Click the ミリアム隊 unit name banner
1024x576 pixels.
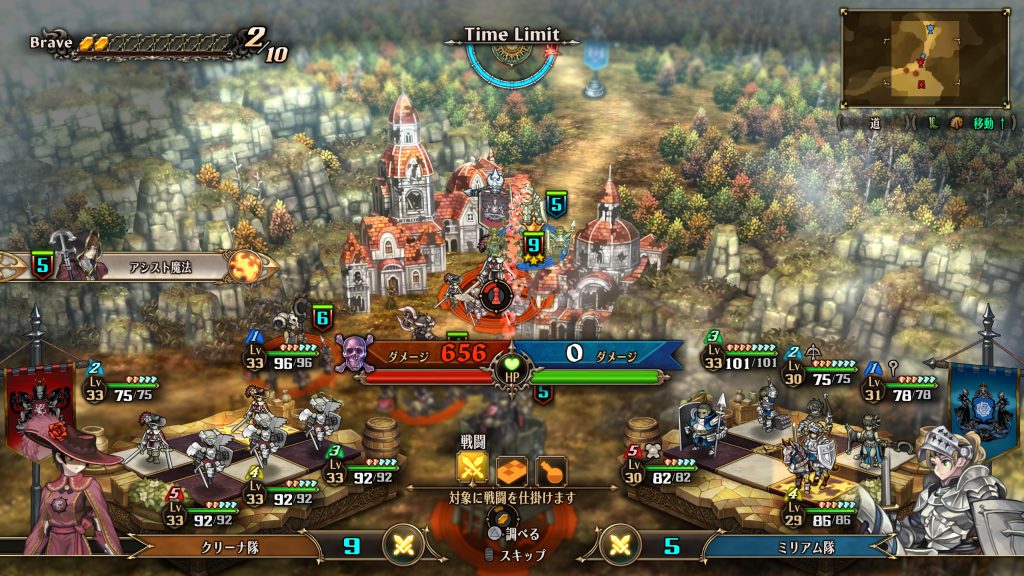point(788,546)
